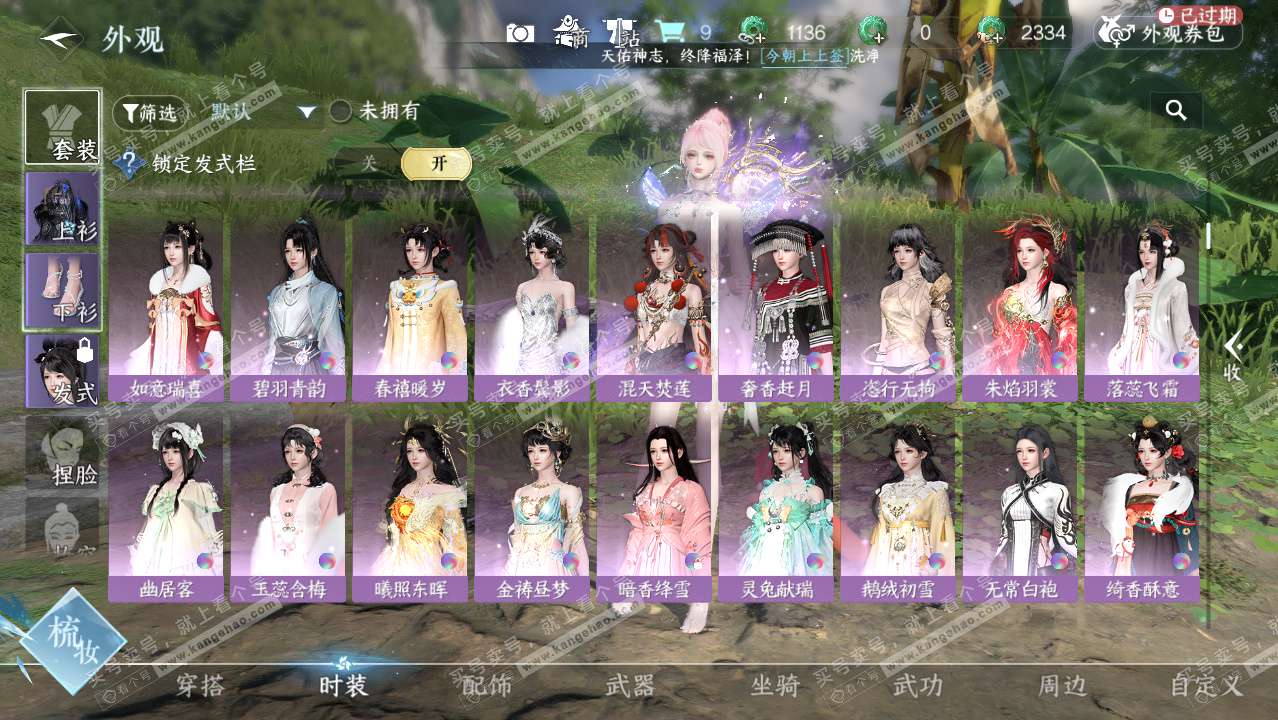Open the search magnifier
This screenshot has height=720, width=1278.
tap(1176, 110)
